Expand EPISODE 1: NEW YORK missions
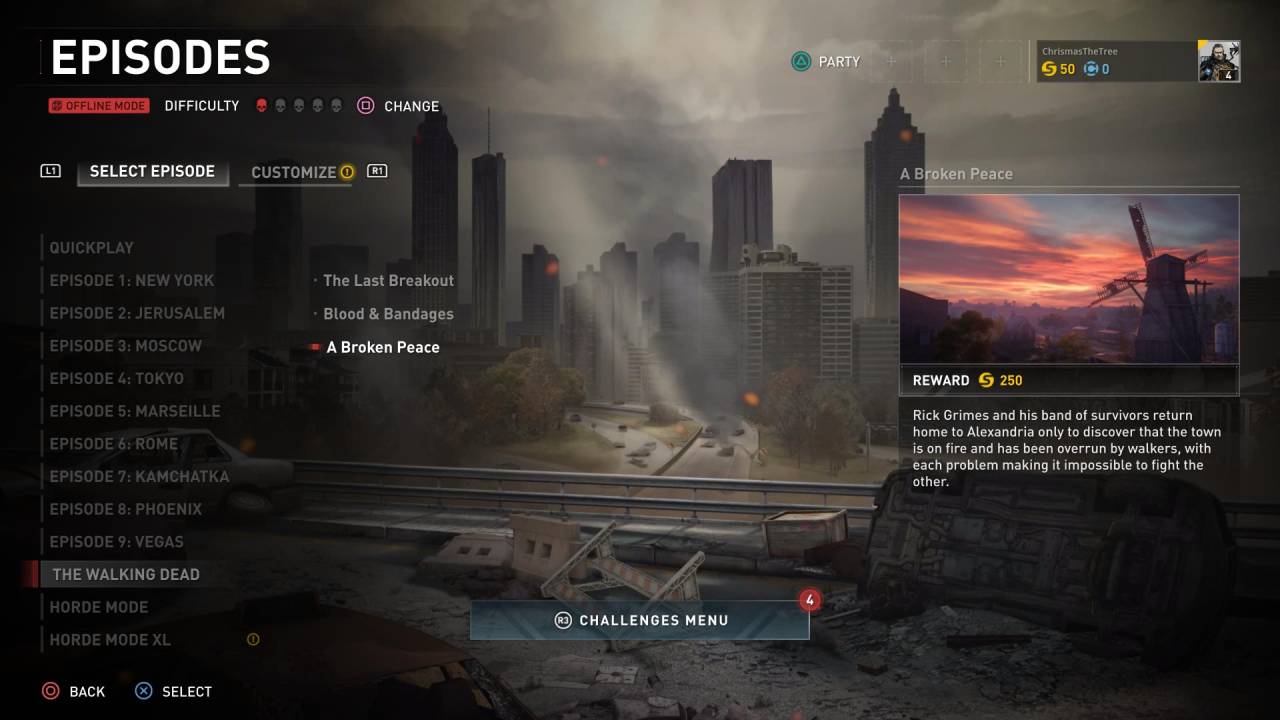The width and height of the screenshot is (1280, 720). pos(131,280)
